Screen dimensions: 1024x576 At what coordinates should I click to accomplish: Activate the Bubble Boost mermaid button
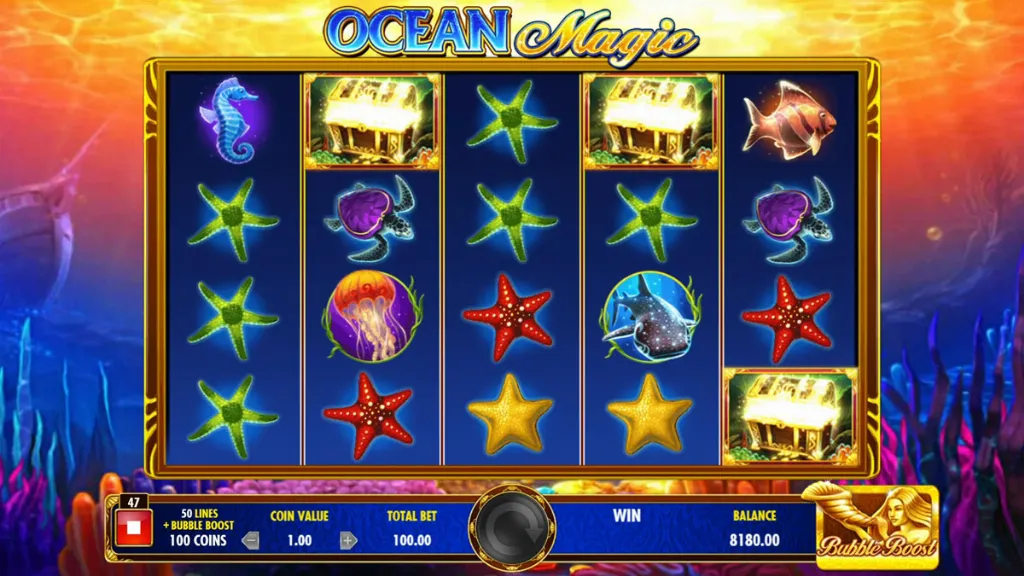tap(876, 522)
